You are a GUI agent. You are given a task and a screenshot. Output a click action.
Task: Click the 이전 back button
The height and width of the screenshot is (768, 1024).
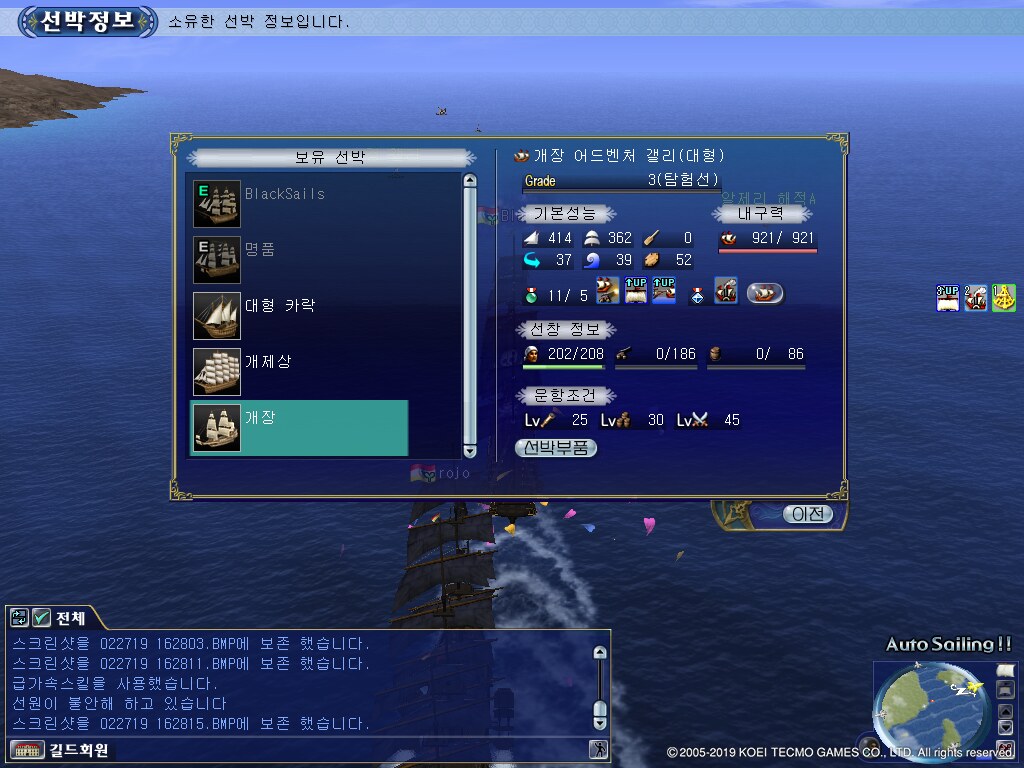point(807,514)
